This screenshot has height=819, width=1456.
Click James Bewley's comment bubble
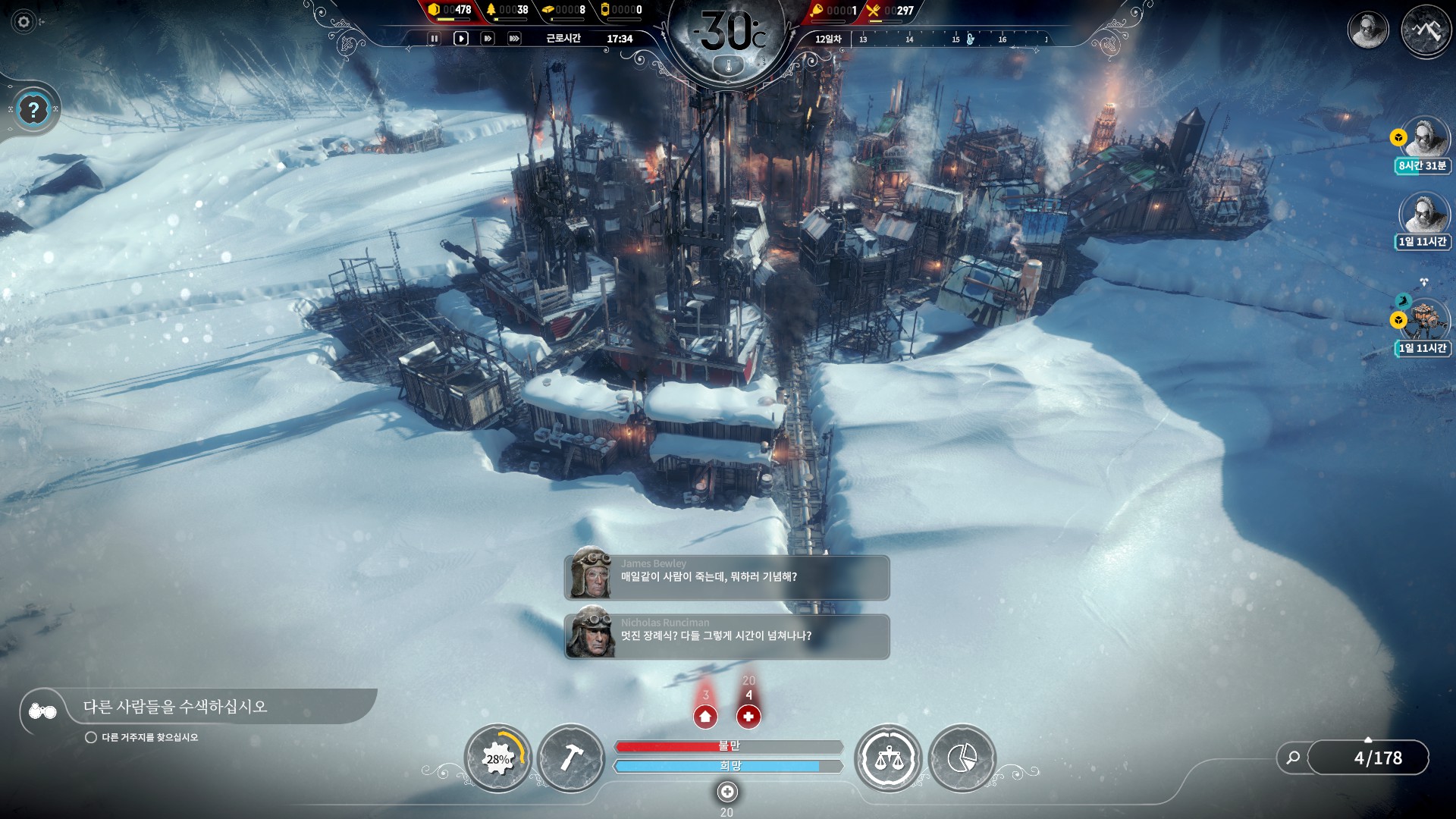(726, 577)
